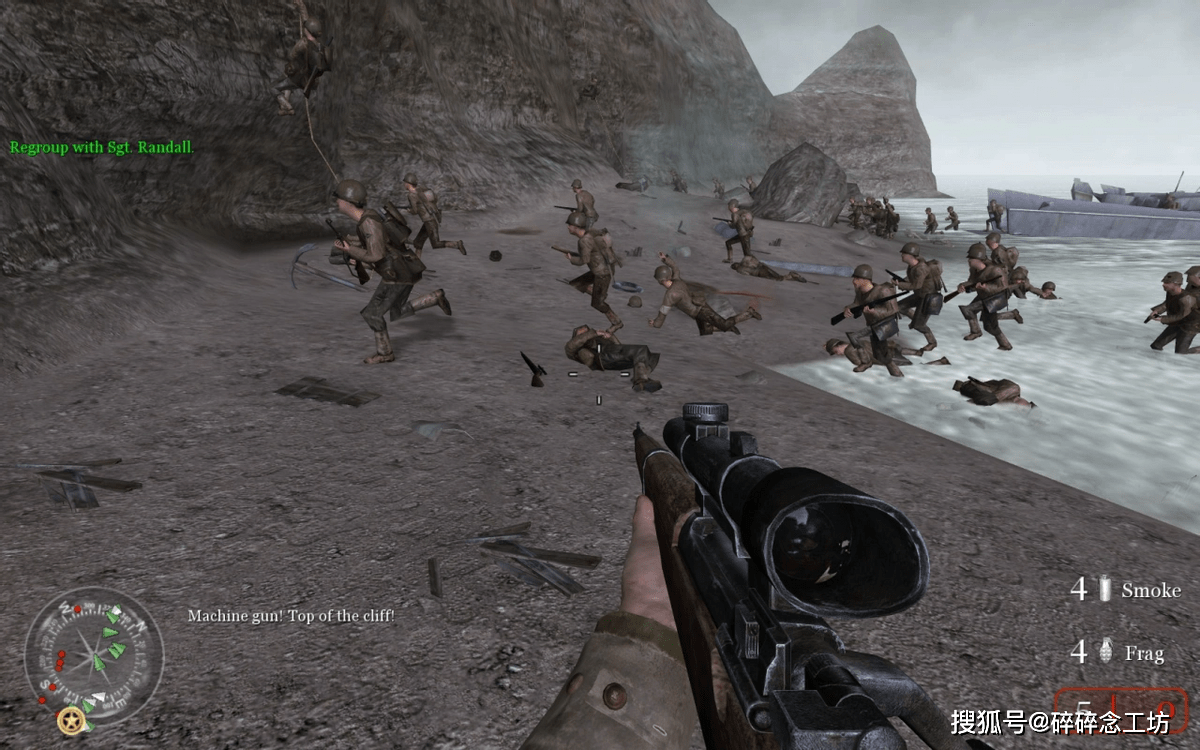Click the compass minimap
This screenshot has height=750, width=1200.
[93, 656]
